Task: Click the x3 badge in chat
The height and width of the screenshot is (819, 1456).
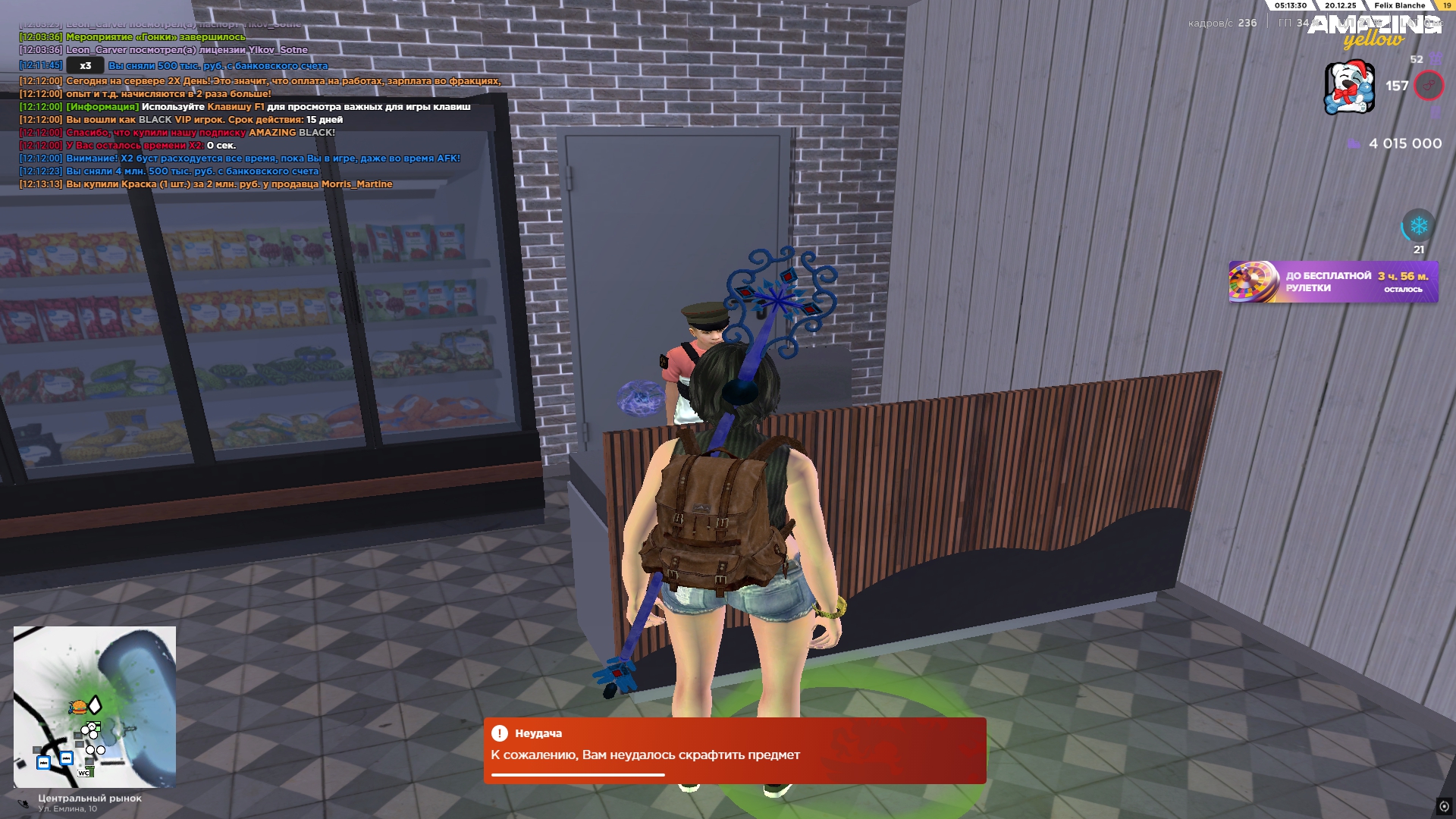Action: pos(85,66)
